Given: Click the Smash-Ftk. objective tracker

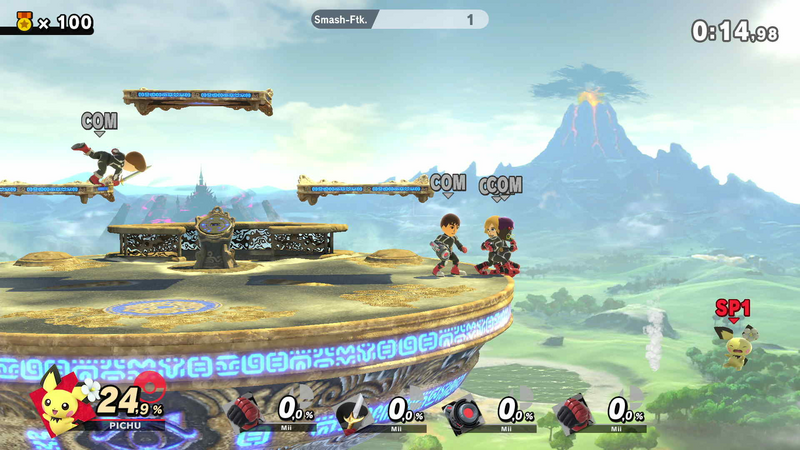Looking at the screenshot, I should (399, 19).
